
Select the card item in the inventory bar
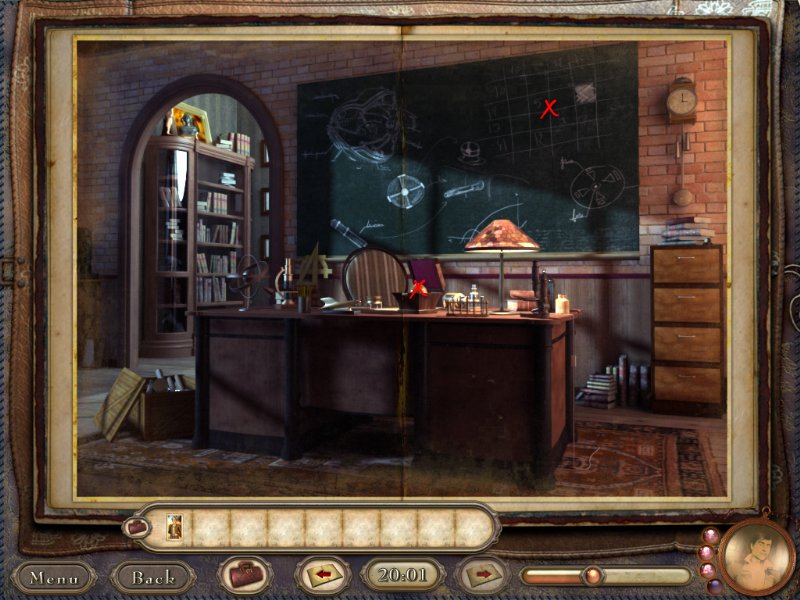[x=175, y=527]
